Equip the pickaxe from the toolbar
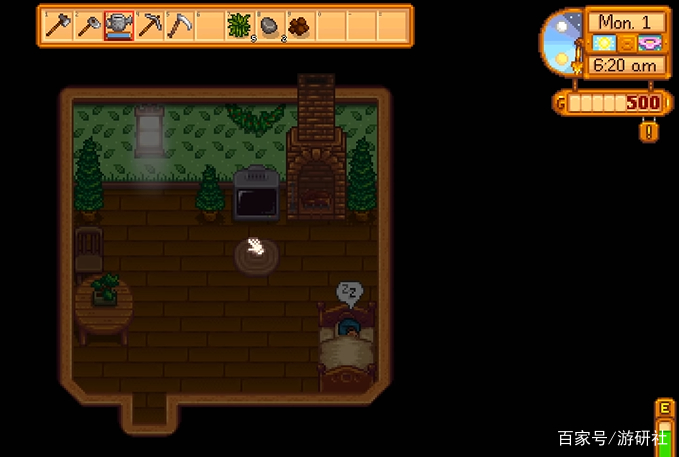This screenshot has width=679, height=457. pos(150,25)
